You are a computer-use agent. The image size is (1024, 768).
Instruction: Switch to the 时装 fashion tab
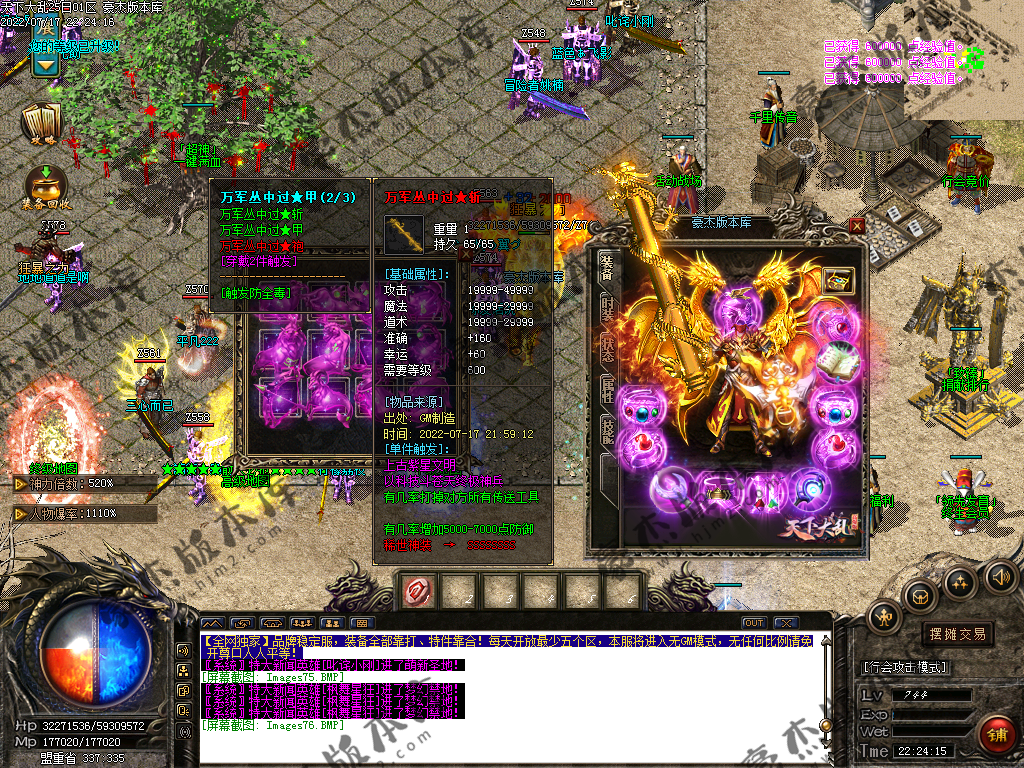[607, 309]
